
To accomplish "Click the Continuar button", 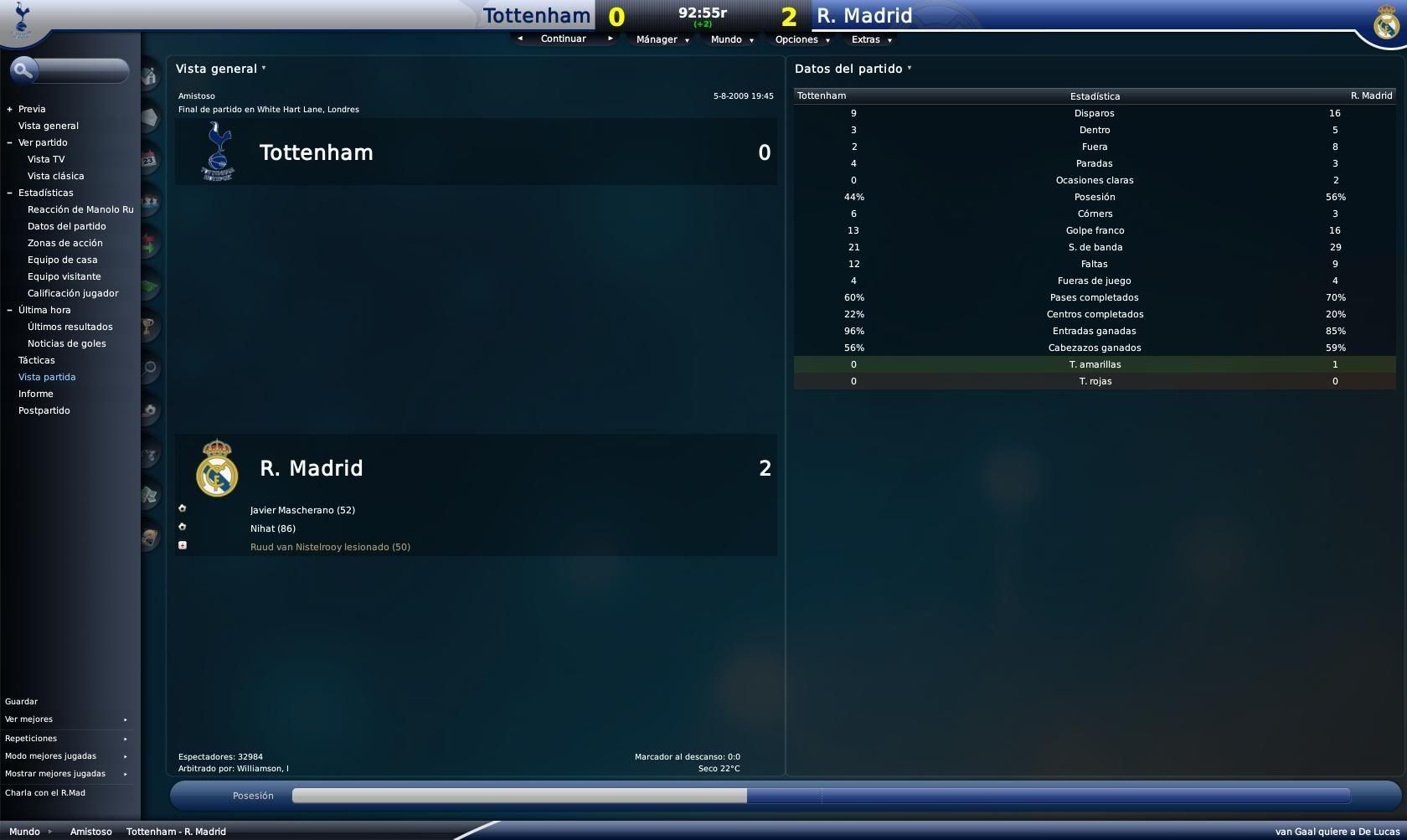I will [564, 39].
